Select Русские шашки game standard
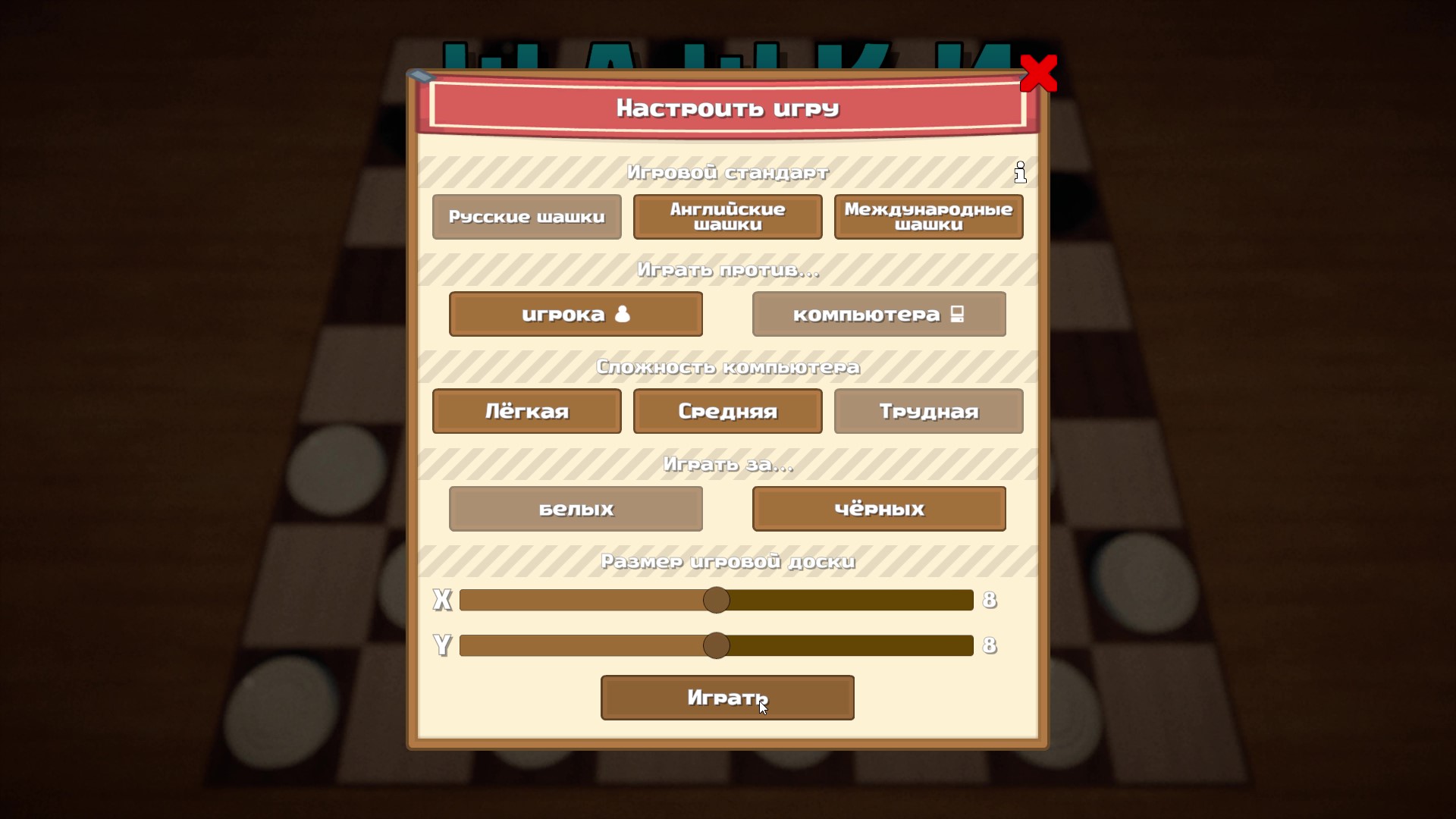This screenshot has width=1456, height=819. coord(526,217)
